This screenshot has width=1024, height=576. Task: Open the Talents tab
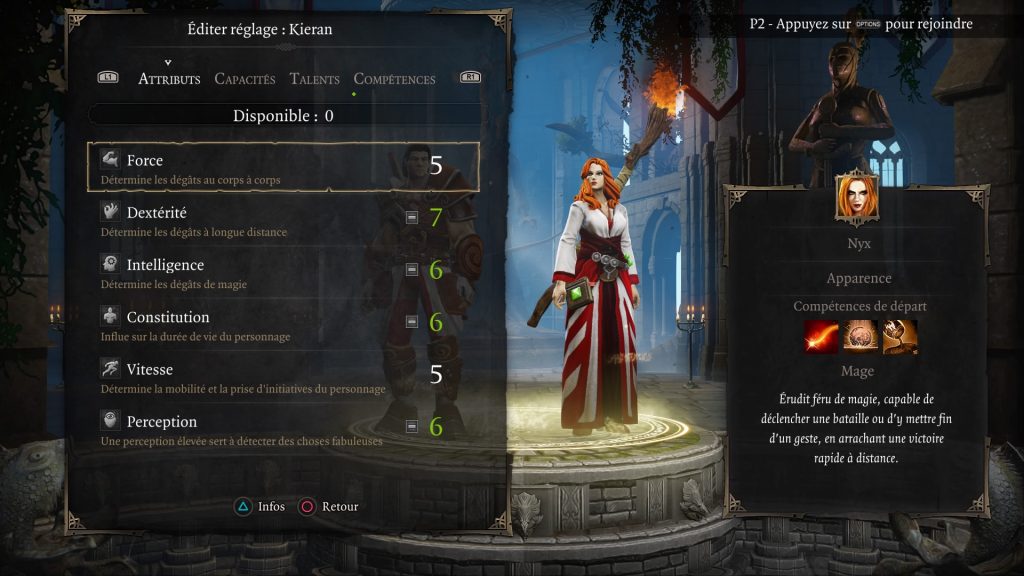(315, 79)
